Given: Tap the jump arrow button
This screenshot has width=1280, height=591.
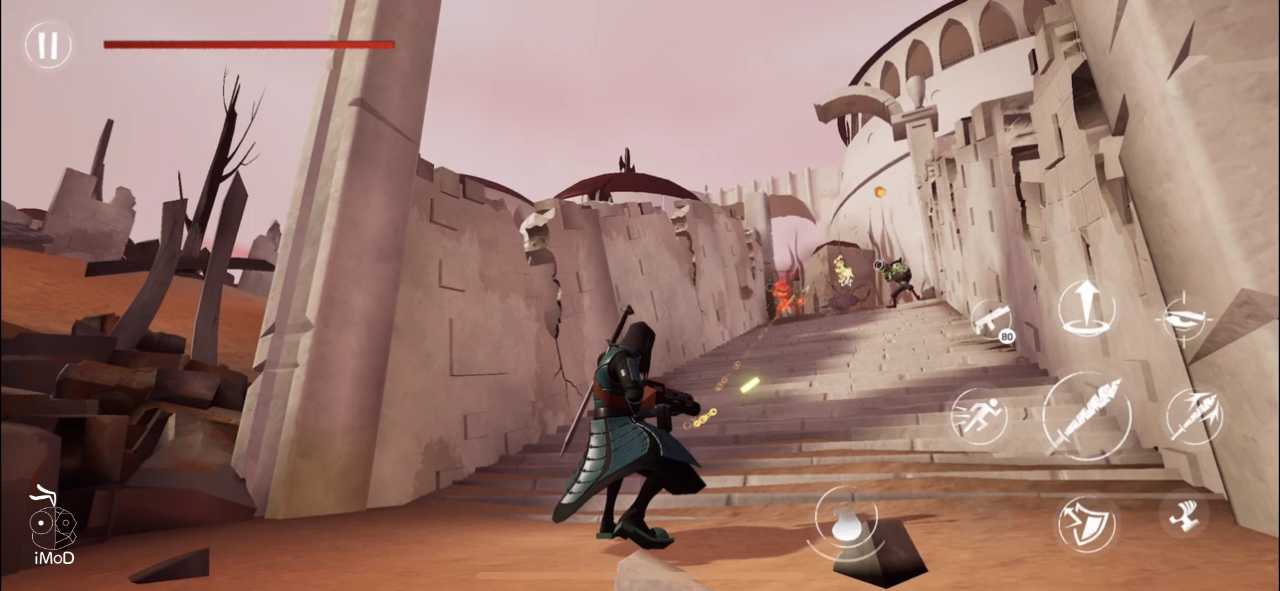Looking at the screenshot, I should click(x=1086, y=307).
